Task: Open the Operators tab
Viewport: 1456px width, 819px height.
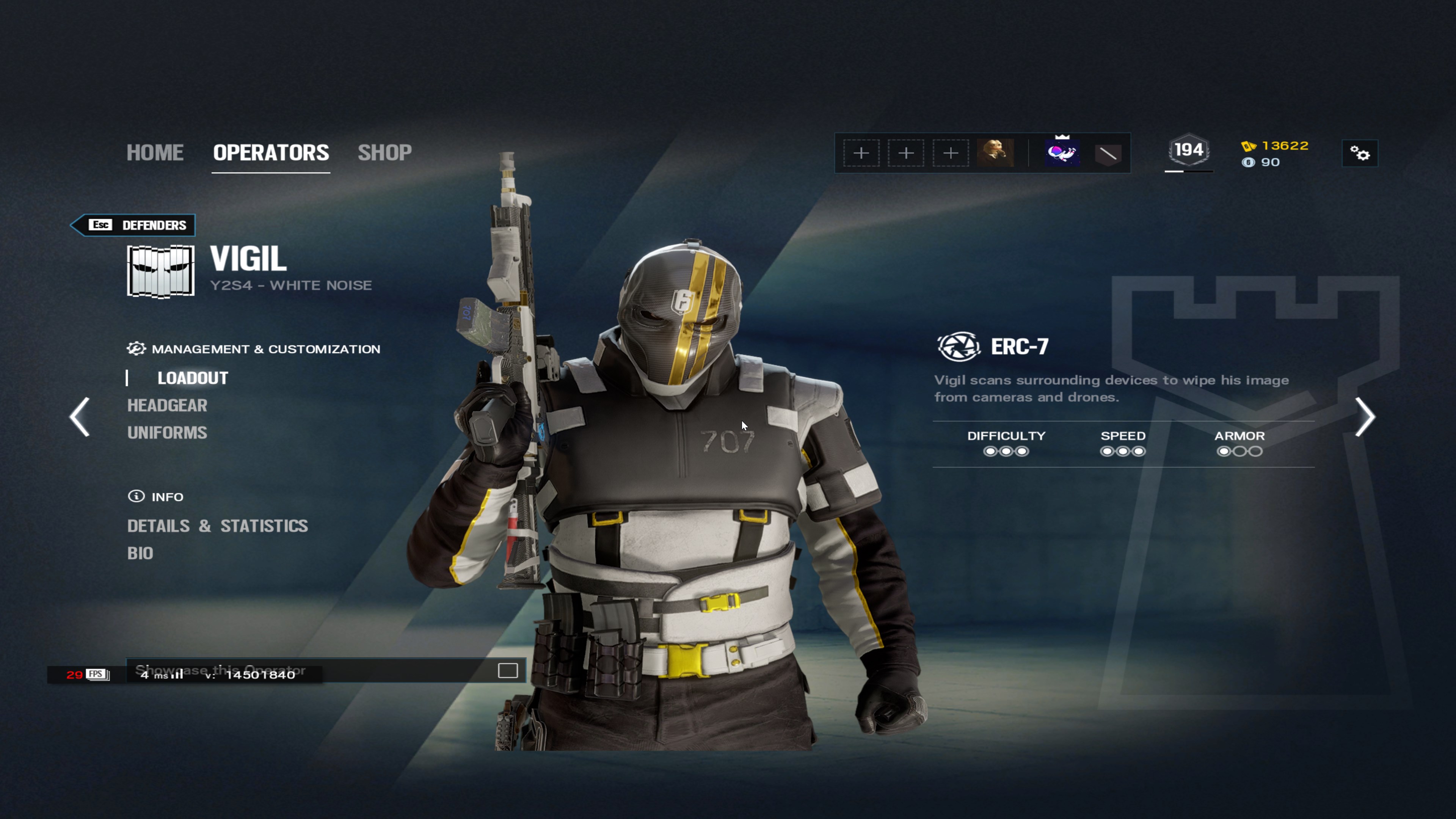Action: [271, 152]
